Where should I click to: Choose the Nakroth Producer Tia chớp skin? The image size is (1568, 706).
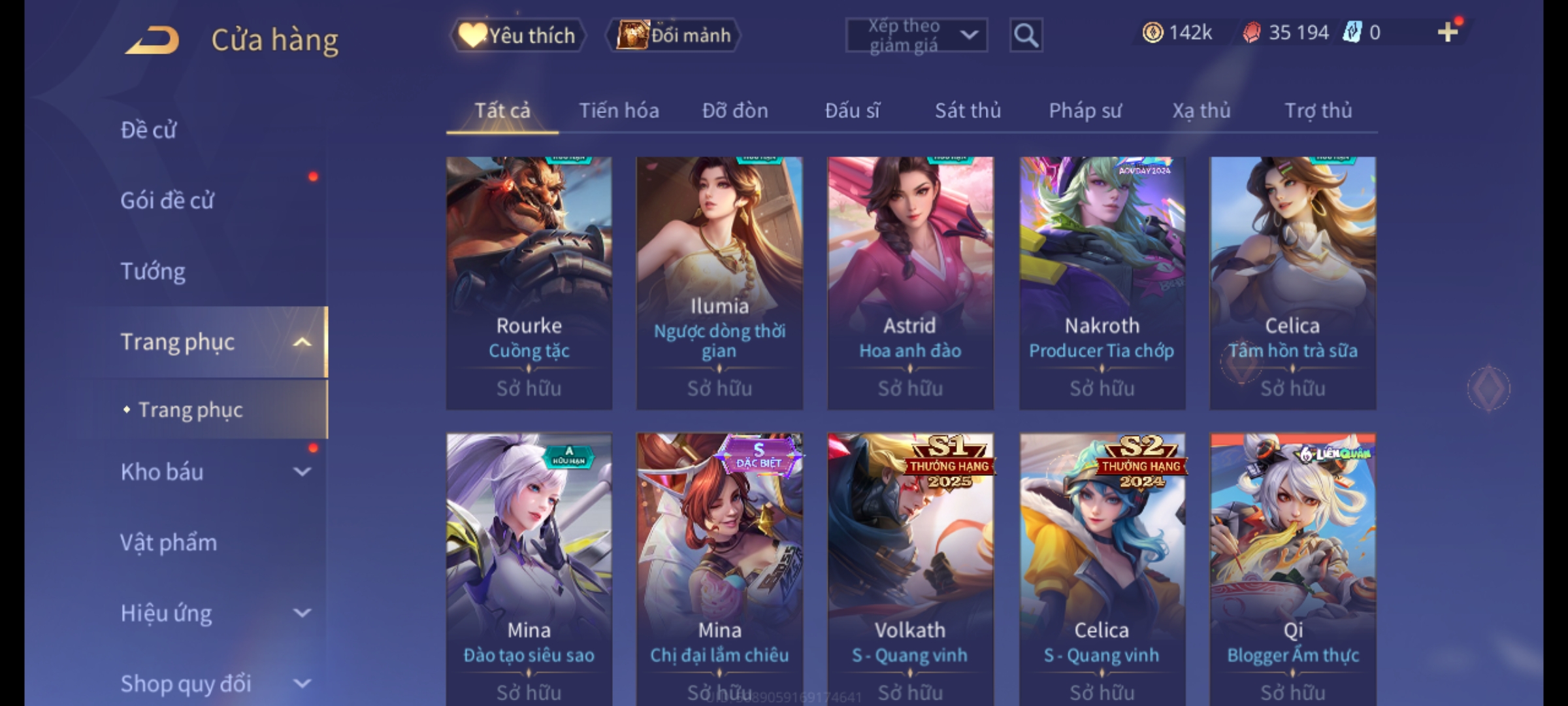point(1102,282)
